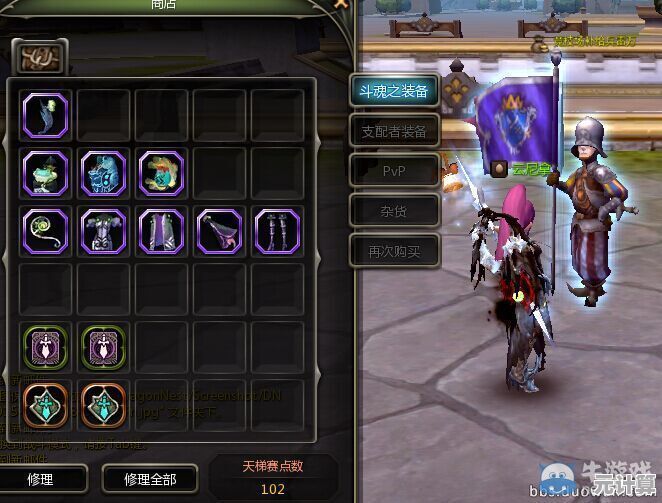Choose 修理全部 to repair all
This screenshot has height=503, width=662.
[x=150, y=479]
